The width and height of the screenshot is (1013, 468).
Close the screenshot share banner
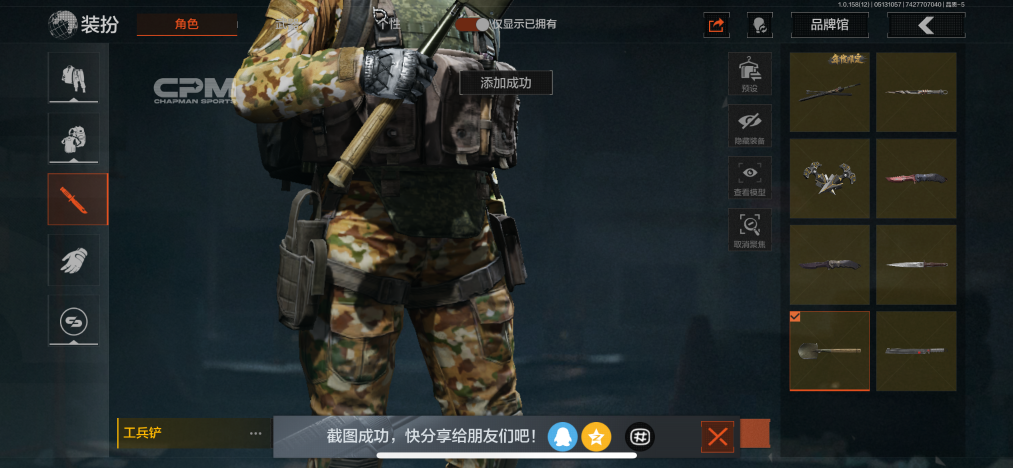[717, 436]
